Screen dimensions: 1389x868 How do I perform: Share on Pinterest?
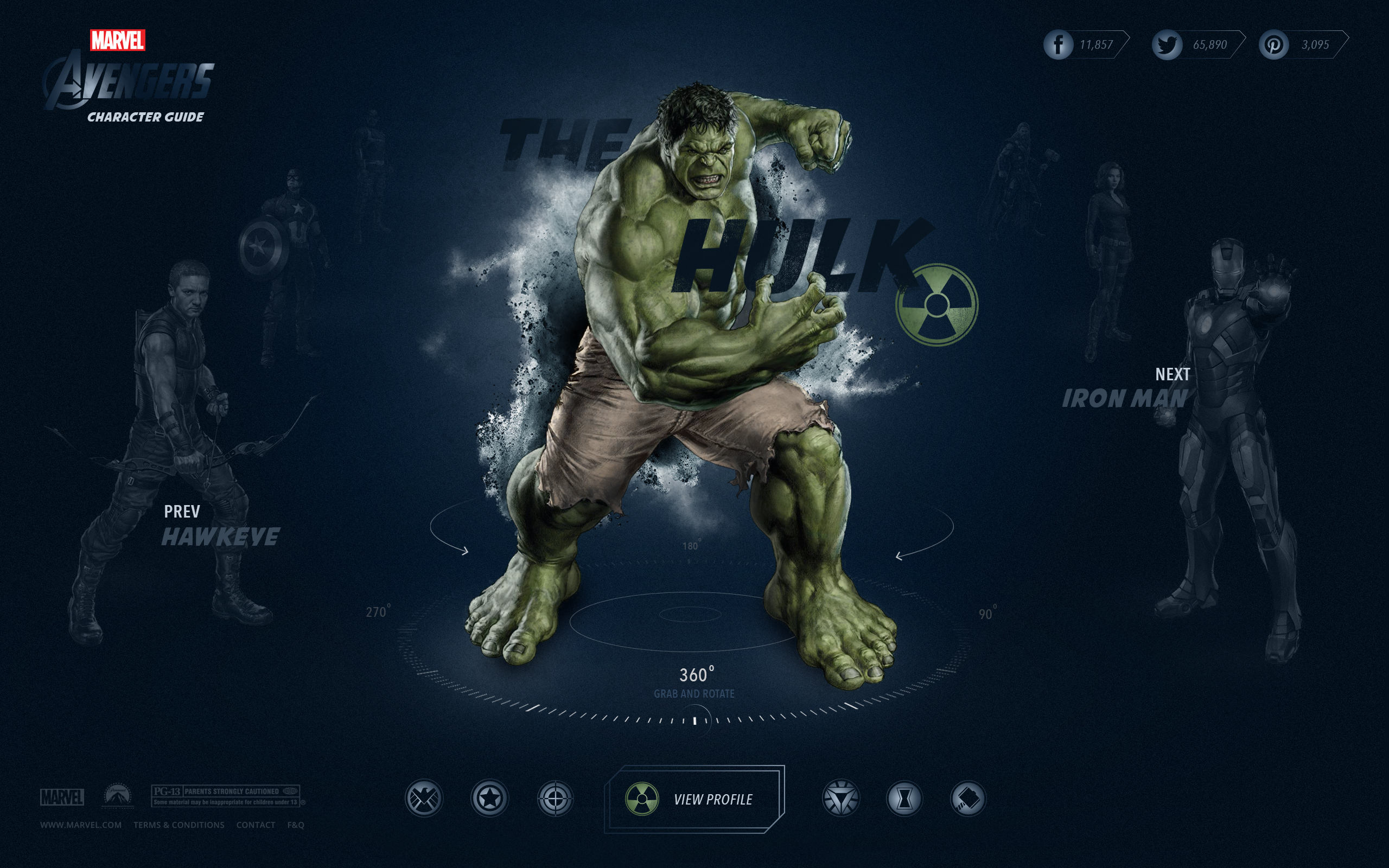(1273, 45)
